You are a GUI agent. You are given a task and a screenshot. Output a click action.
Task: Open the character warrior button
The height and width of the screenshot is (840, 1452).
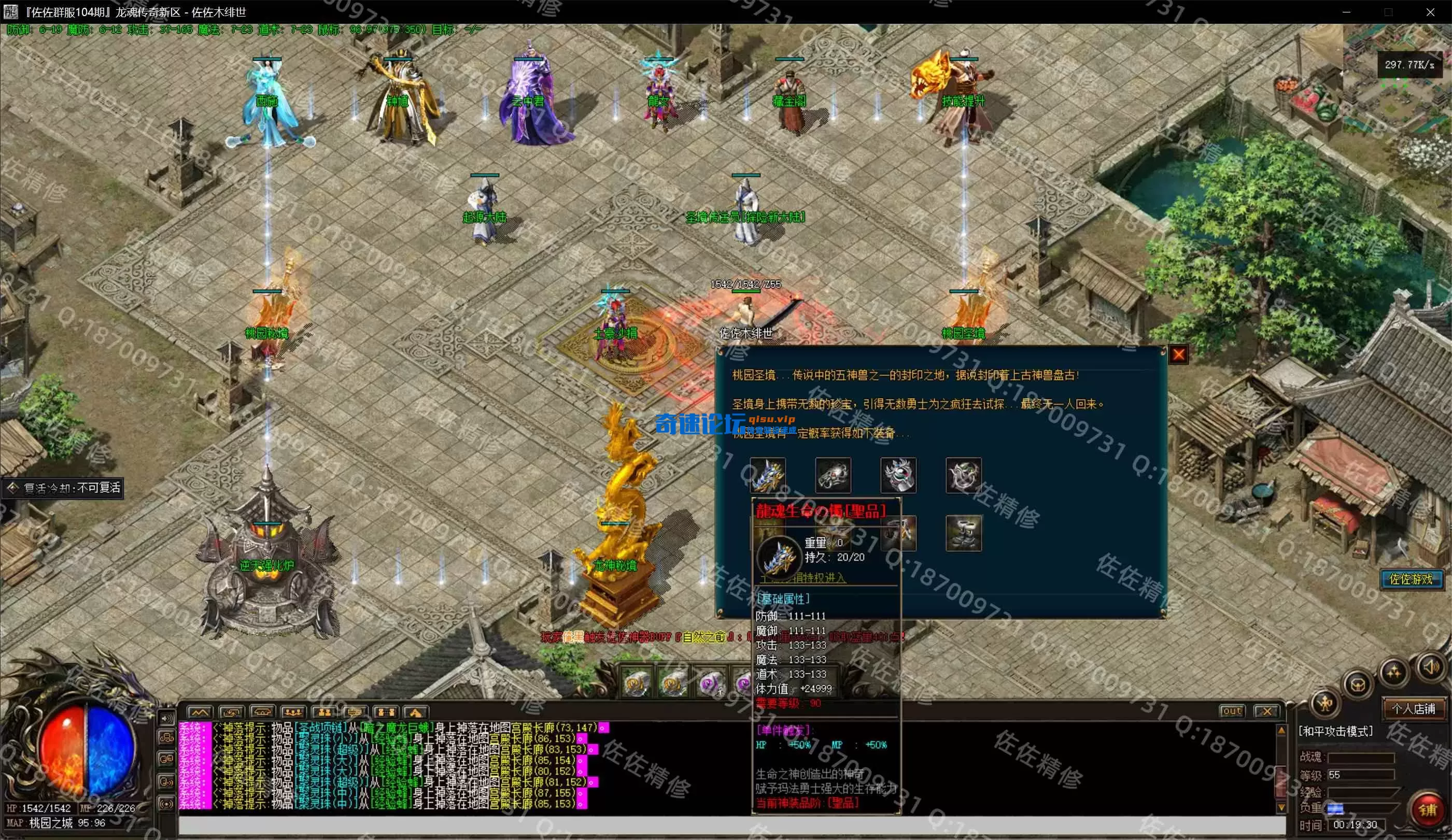point(1325,703)
